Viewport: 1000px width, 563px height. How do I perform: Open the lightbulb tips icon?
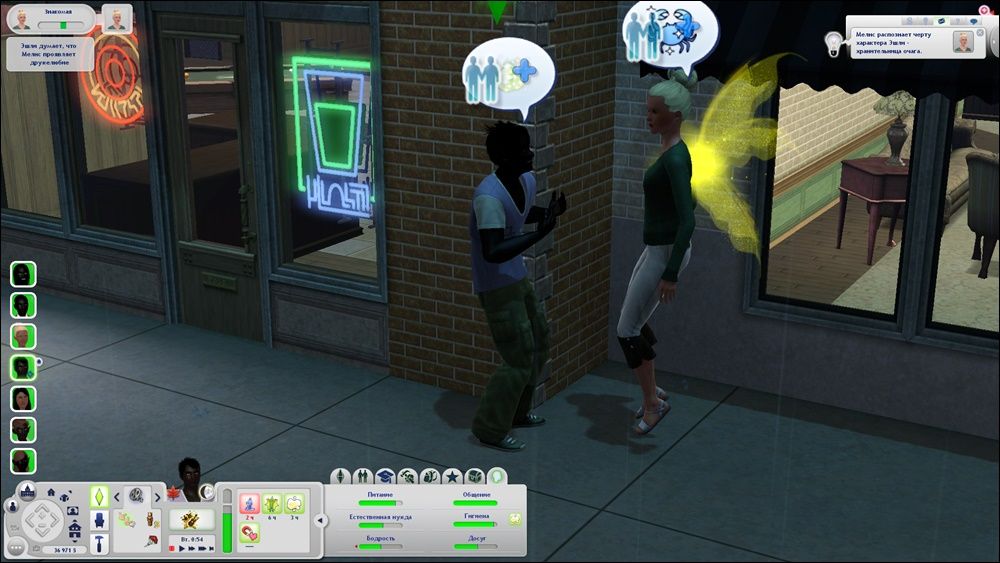pos(831,39)
